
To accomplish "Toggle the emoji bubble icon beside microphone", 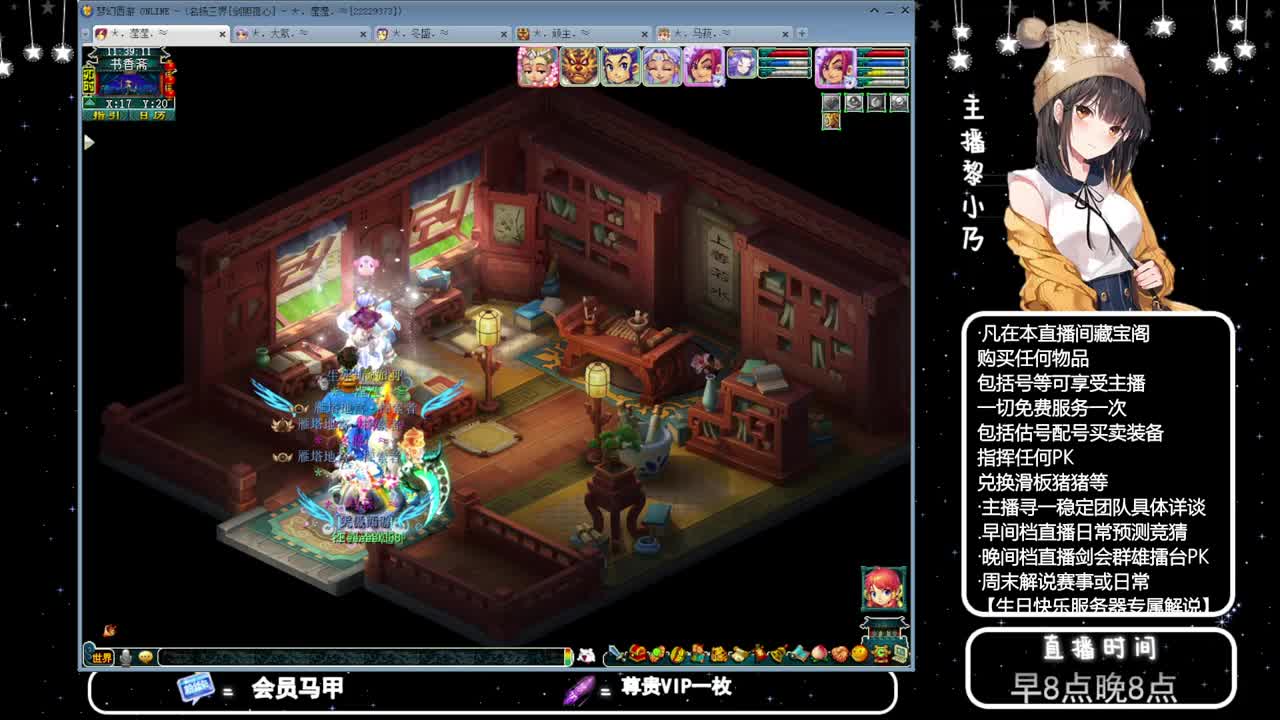I will 146,656.
